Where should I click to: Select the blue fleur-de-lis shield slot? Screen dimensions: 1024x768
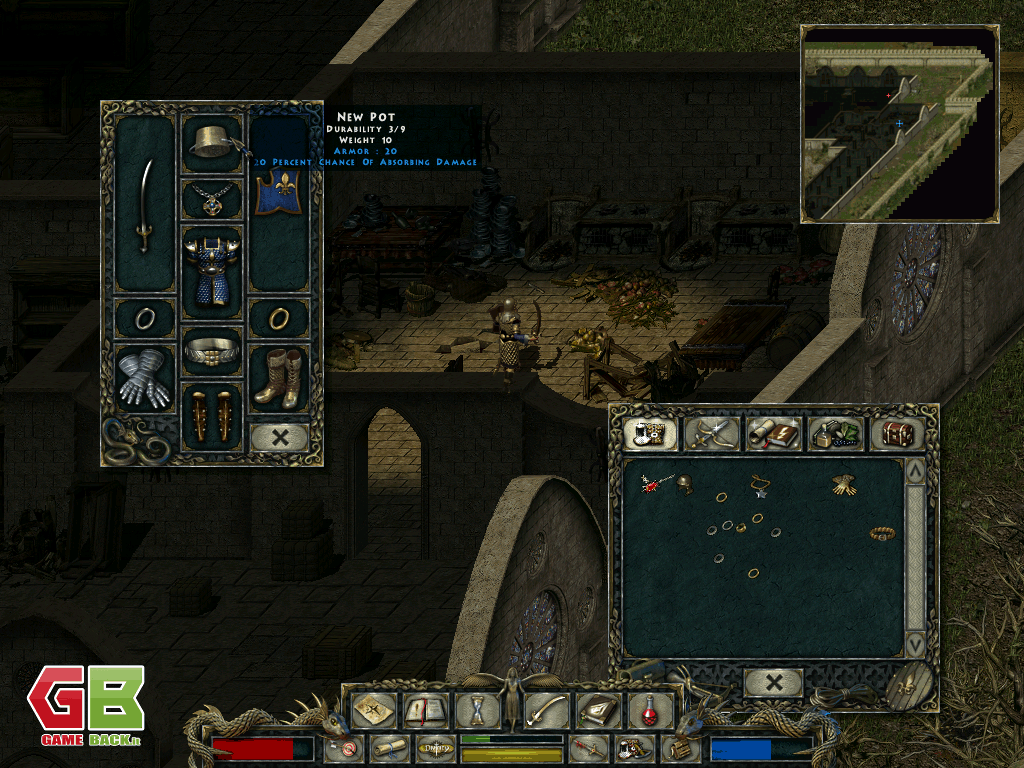[x=278, y=193]
